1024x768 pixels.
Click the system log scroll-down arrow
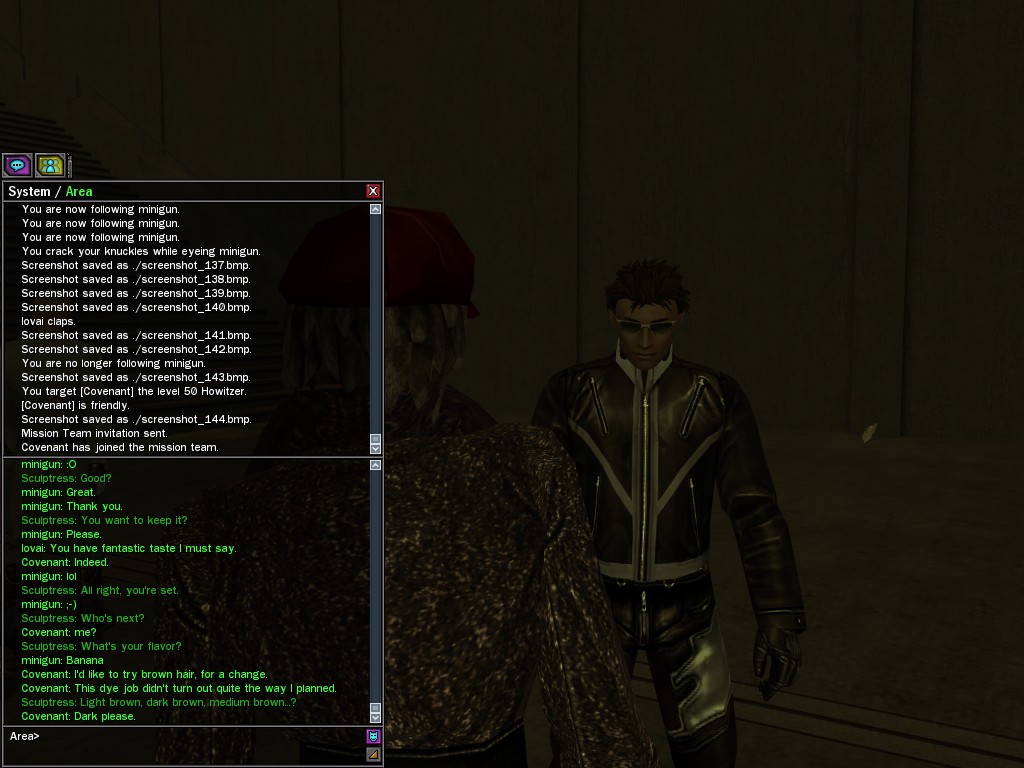pos(375,447)
